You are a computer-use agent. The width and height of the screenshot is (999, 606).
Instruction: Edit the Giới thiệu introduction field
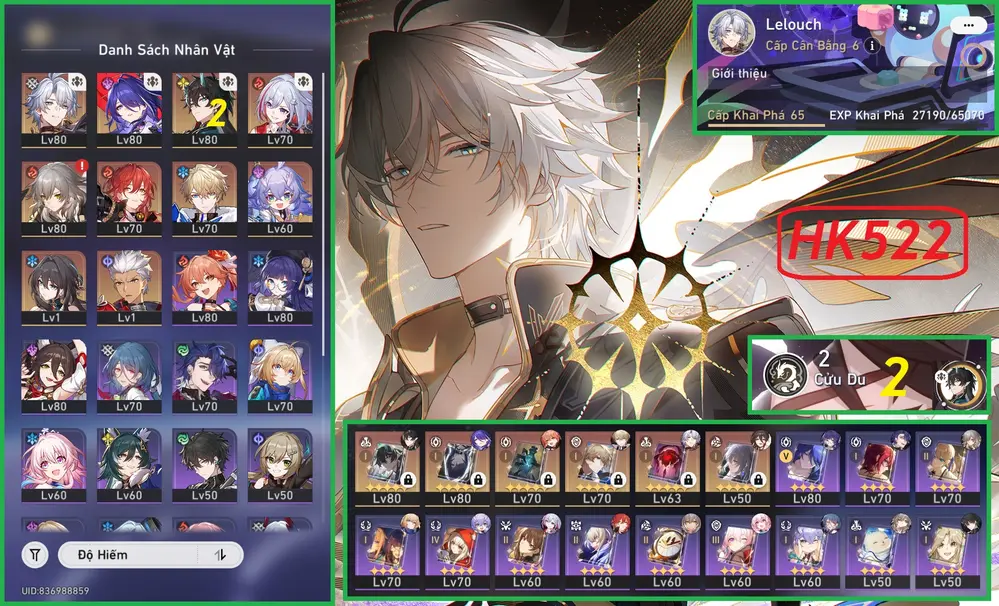click(737, 73)
